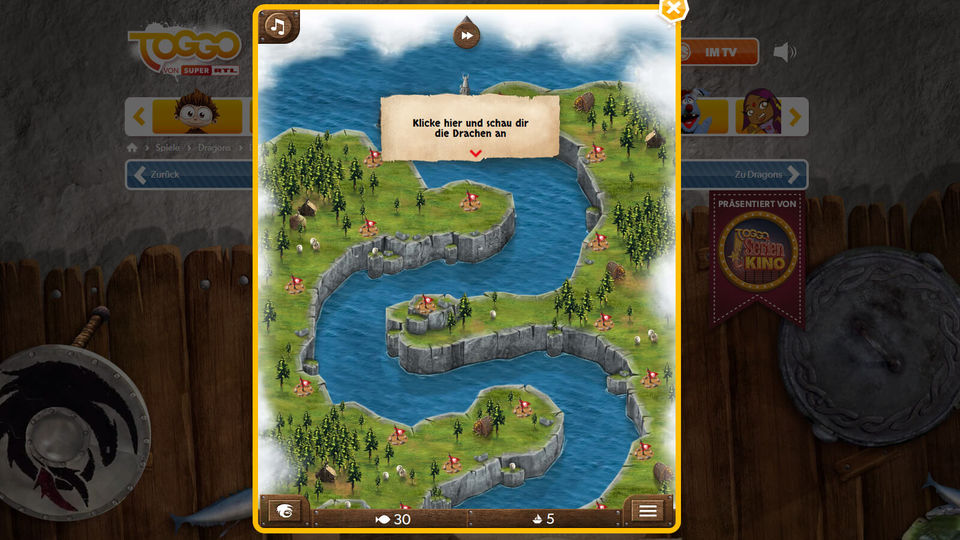960x540 pixels.
Task: Click the fast-forward button
Action: click(466, 36)
